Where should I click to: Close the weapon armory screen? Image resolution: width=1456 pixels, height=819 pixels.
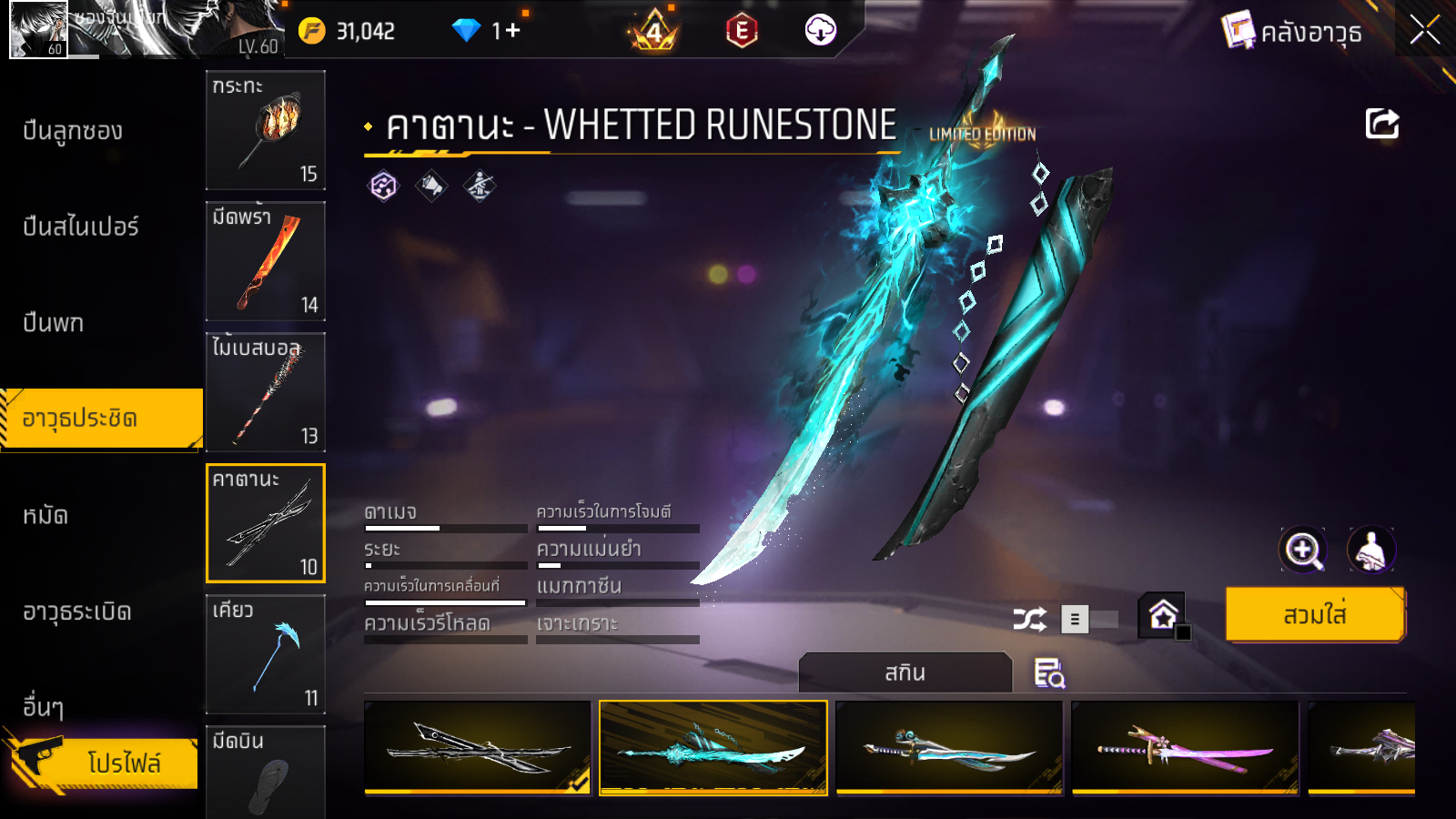[x=1424, y=31]
